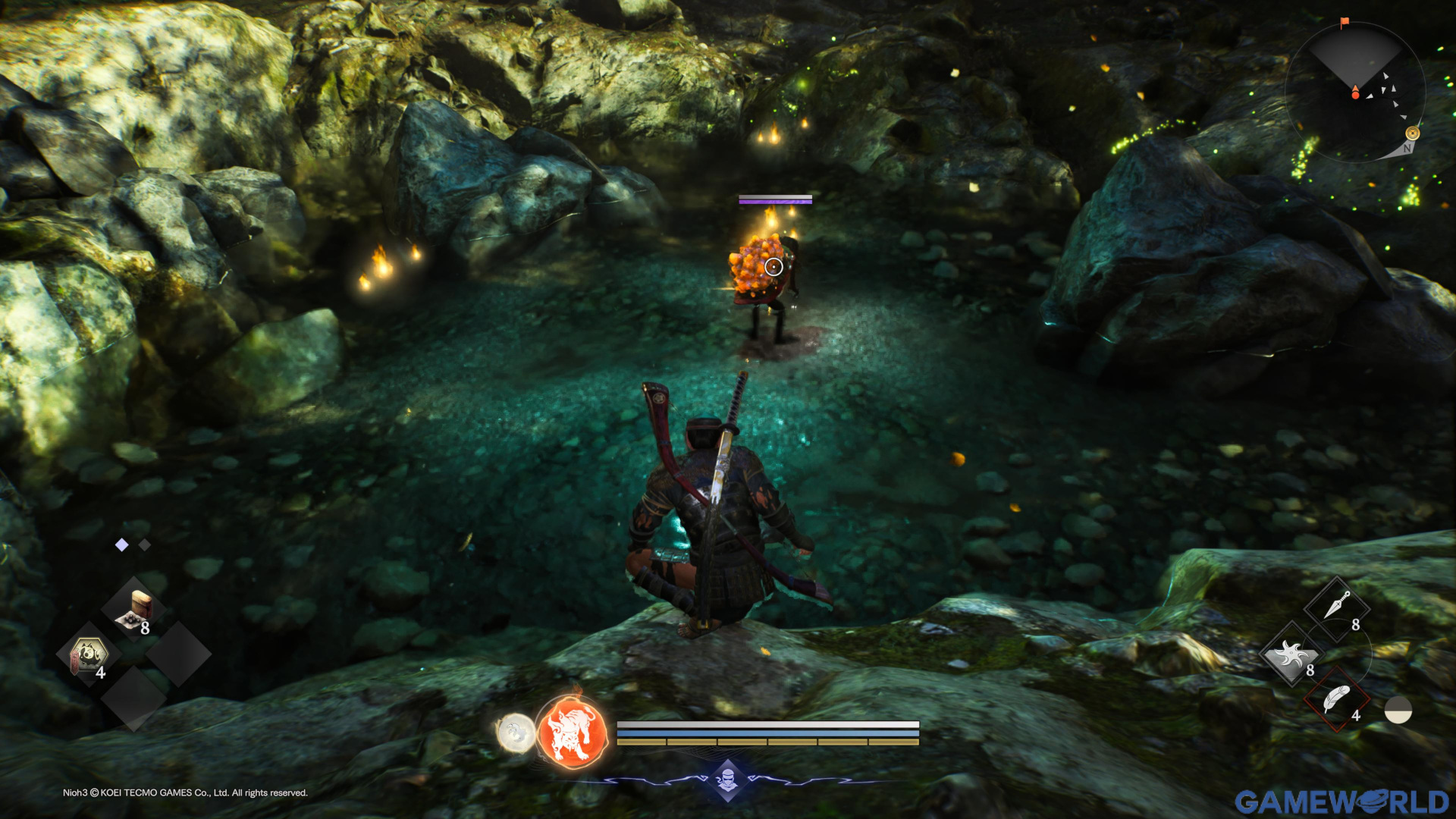Viewport: 1456px width, 819px height.
Task: Click the targeting reticle on the burning enemy
Action: tap(773, 265)
